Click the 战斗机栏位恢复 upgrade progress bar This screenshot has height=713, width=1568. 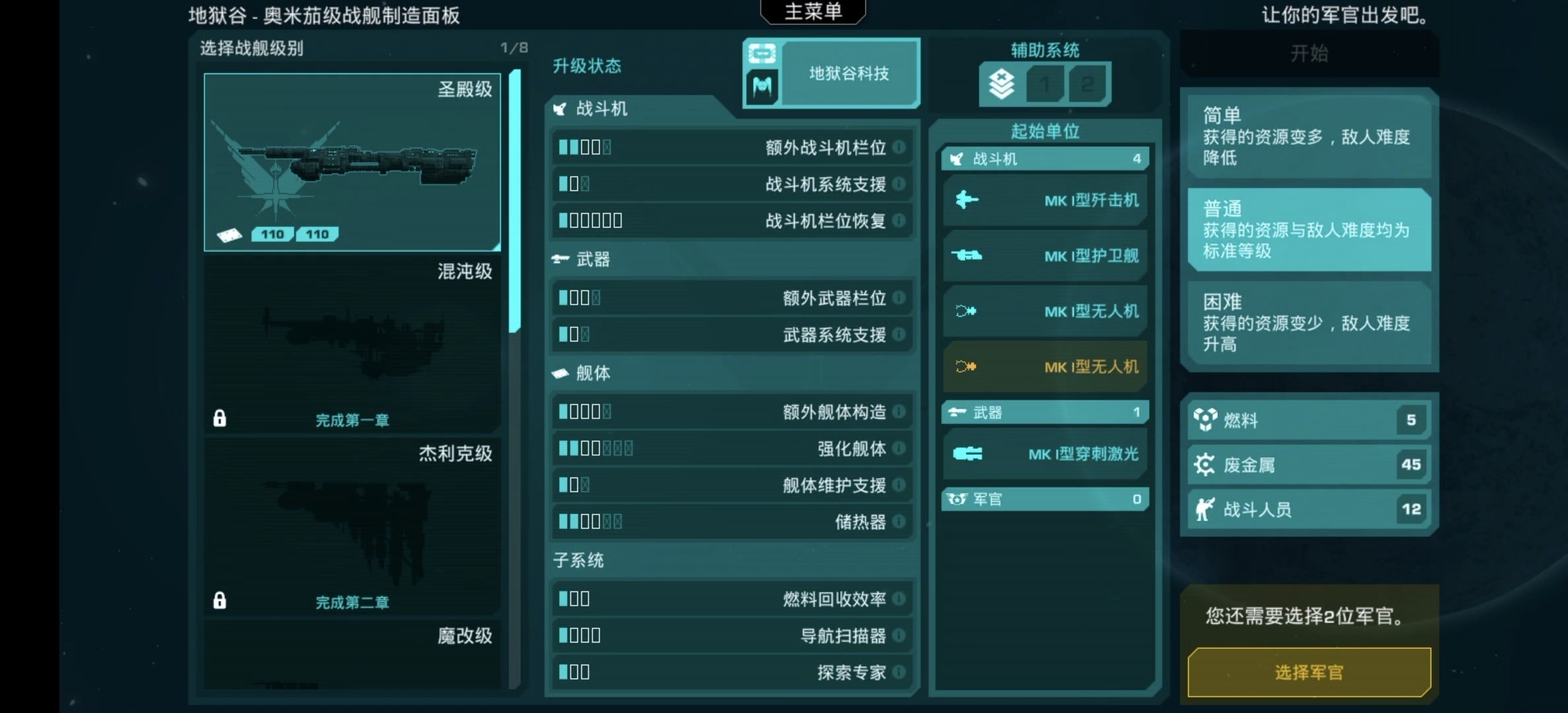[591, 220]
